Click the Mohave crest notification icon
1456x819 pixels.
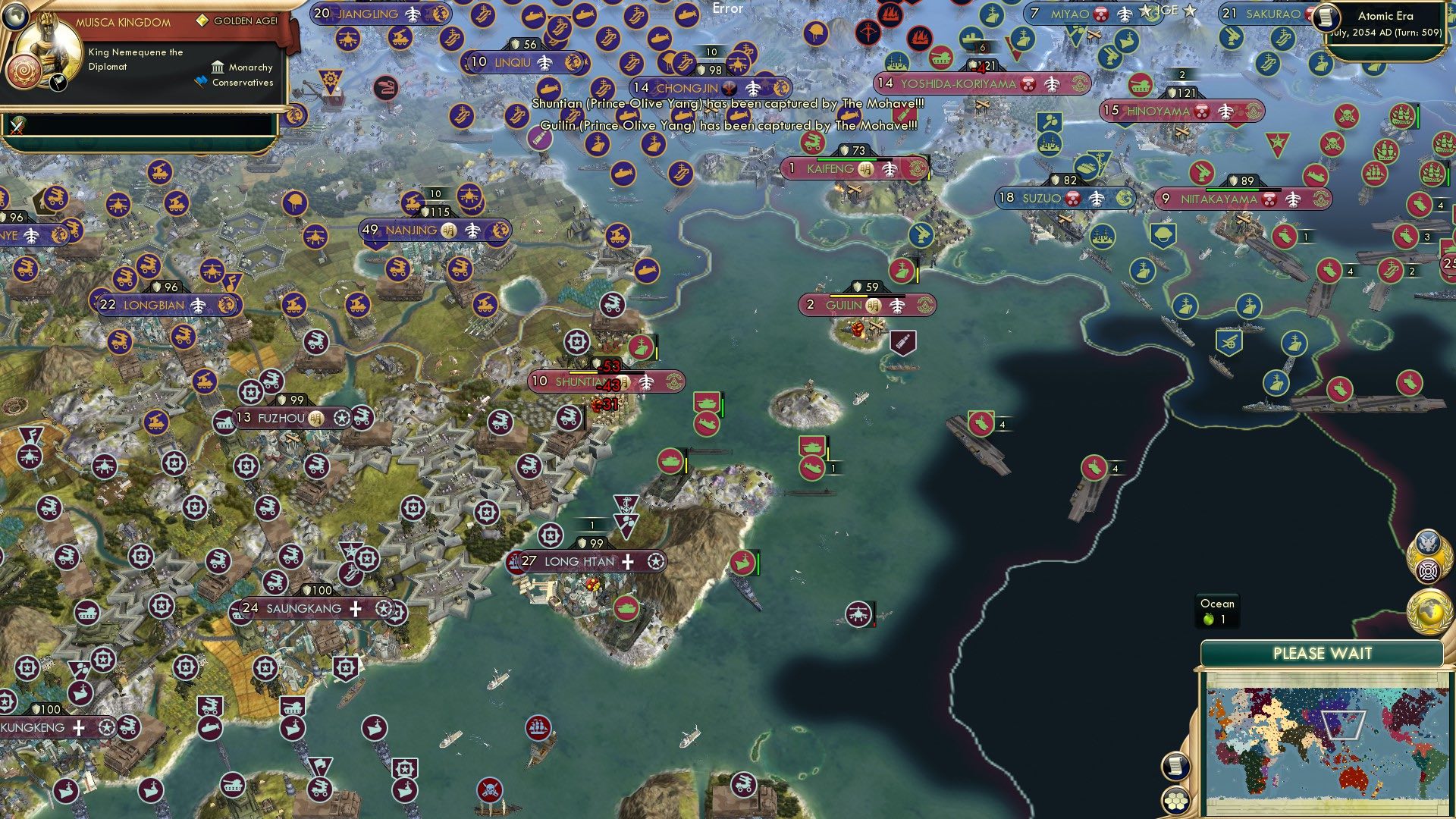(1427, 570)
